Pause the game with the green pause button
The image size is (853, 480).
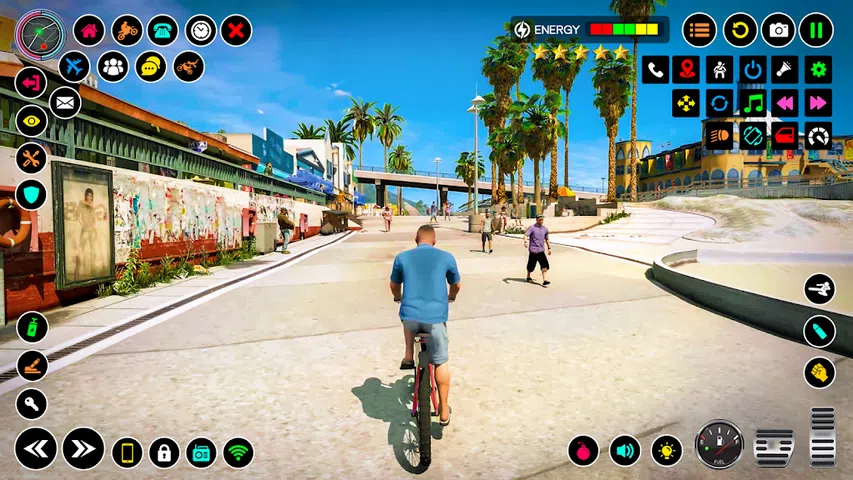click(816, 30)
